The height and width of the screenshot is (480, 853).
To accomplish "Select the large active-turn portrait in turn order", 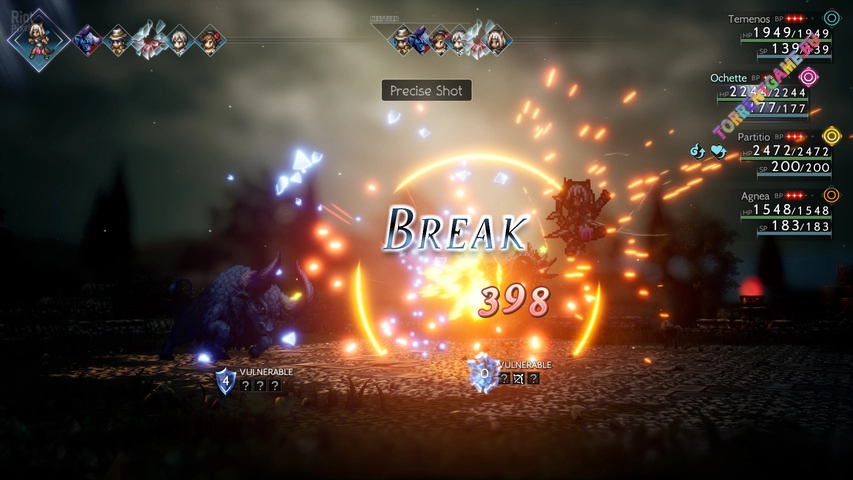I will [x=38, y=40].
